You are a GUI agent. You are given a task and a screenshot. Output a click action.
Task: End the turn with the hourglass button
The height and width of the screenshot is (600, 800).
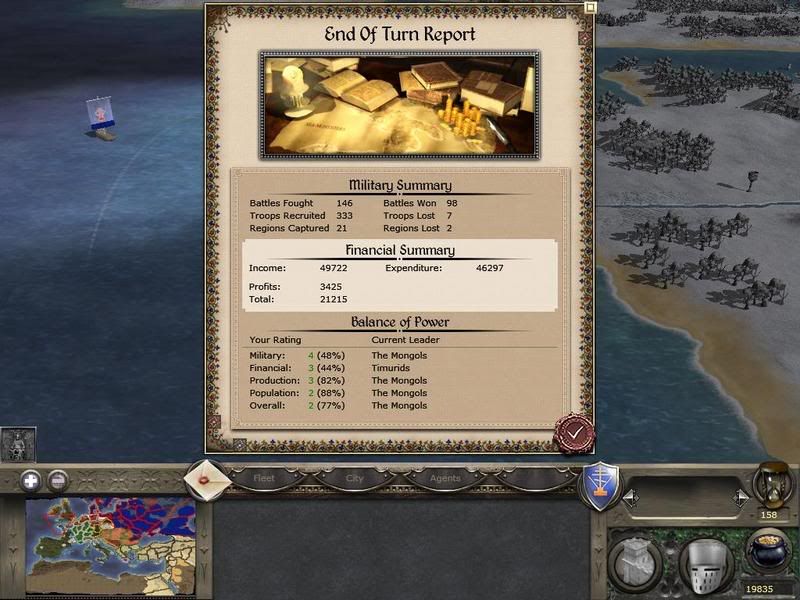(x=772, y=484)
